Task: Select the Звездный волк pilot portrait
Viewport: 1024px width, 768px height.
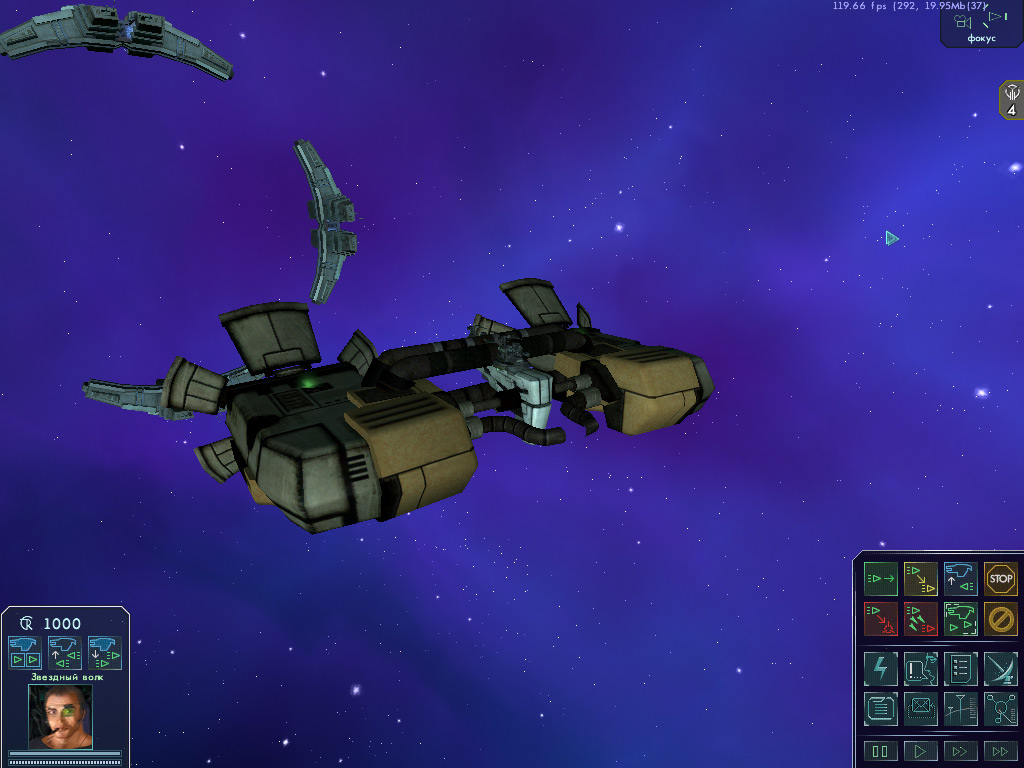Action: point(60,716)
